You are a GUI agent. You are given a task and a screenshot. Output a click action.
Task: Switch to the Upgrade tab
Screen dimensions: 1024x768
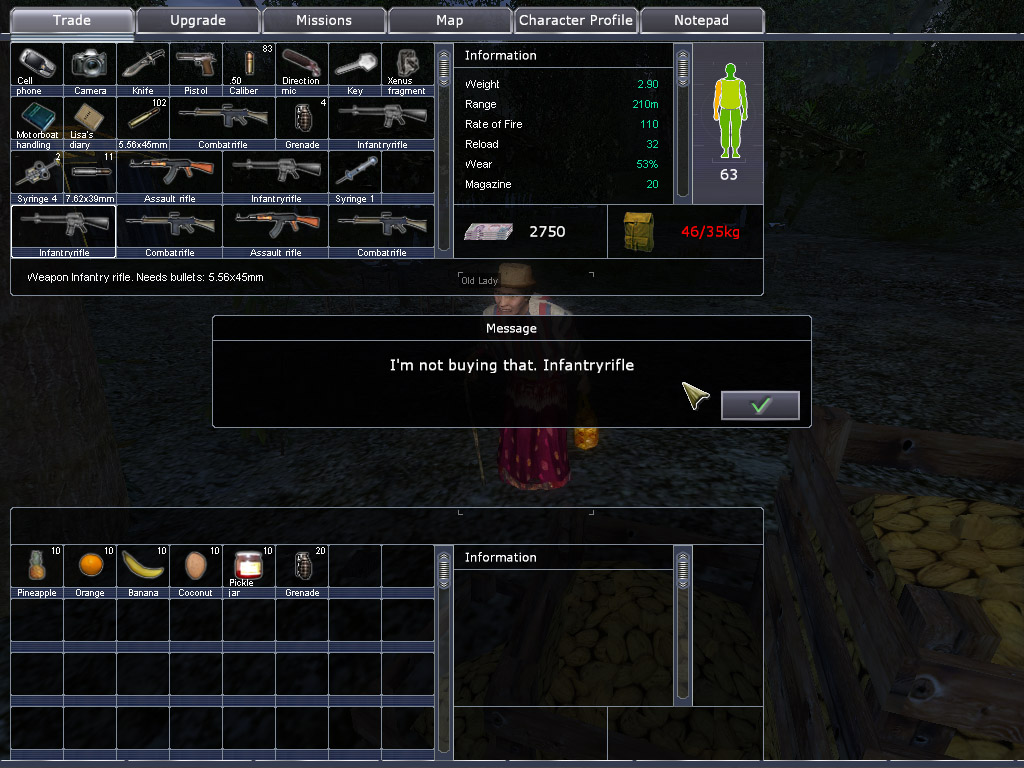click(198, 20)
